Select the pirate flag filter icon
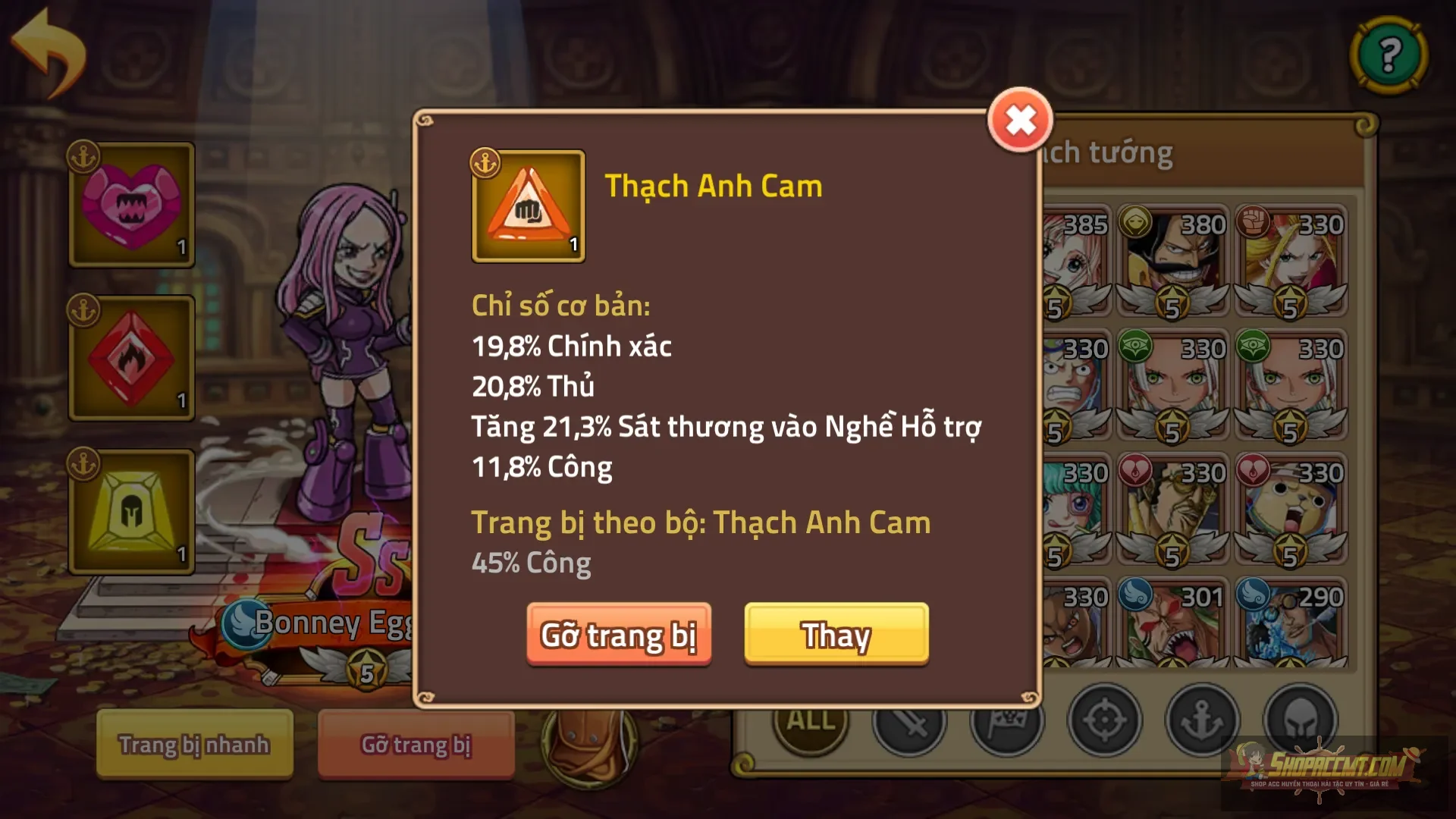 (1009, 721)
